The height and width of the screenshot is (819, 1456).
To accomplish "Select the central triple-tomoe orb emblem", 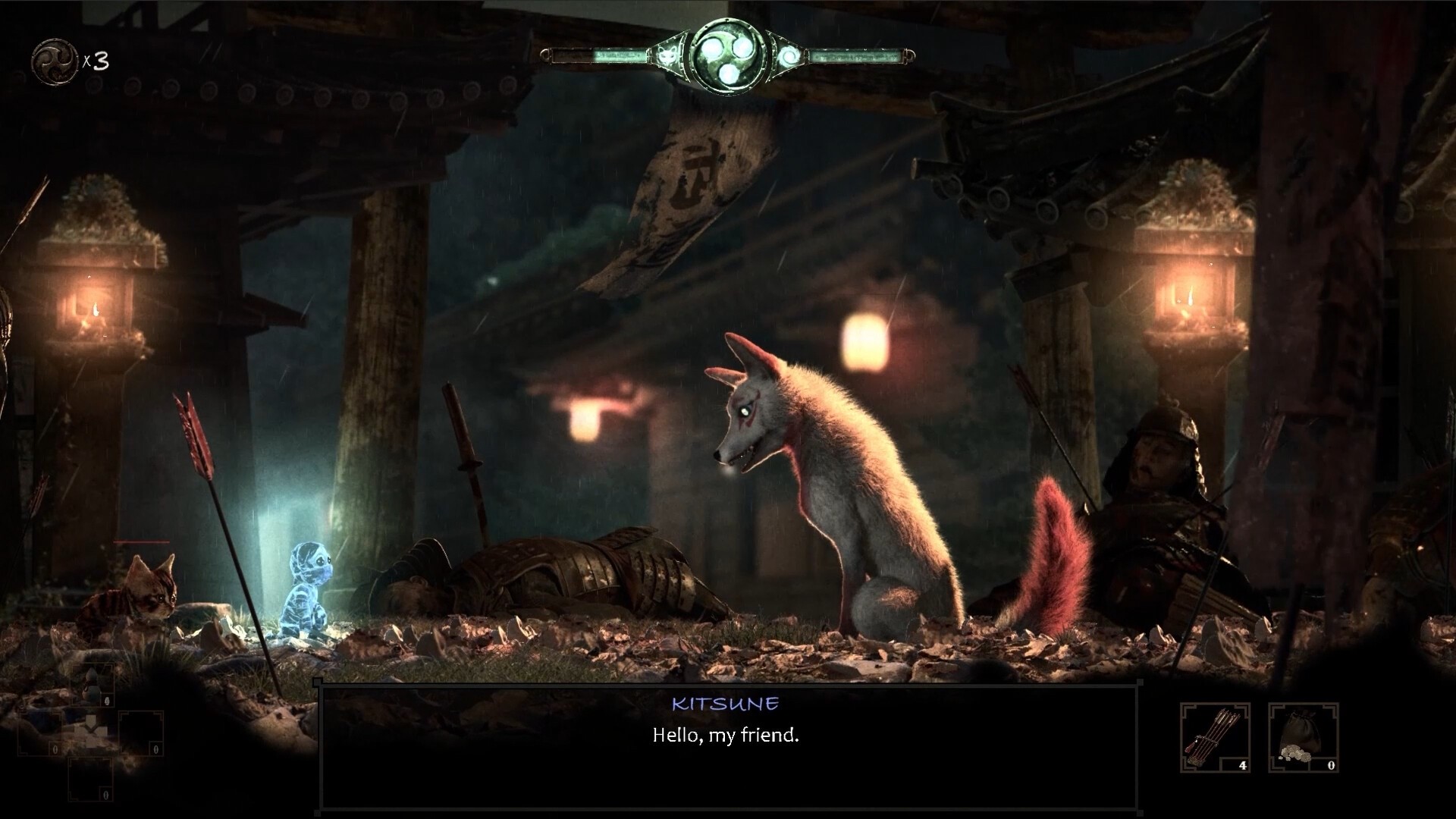I will coord(730,55).
